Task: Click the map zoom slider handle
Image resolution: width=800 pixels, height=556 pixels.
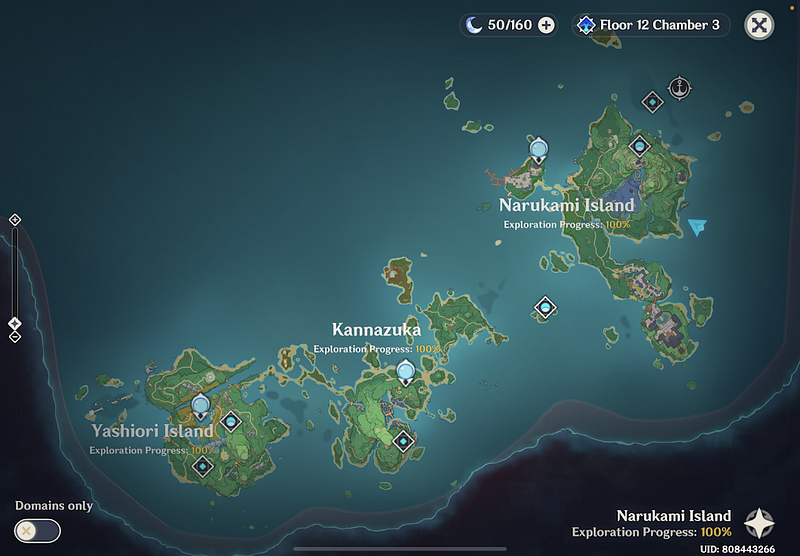Action: (15, 323)
